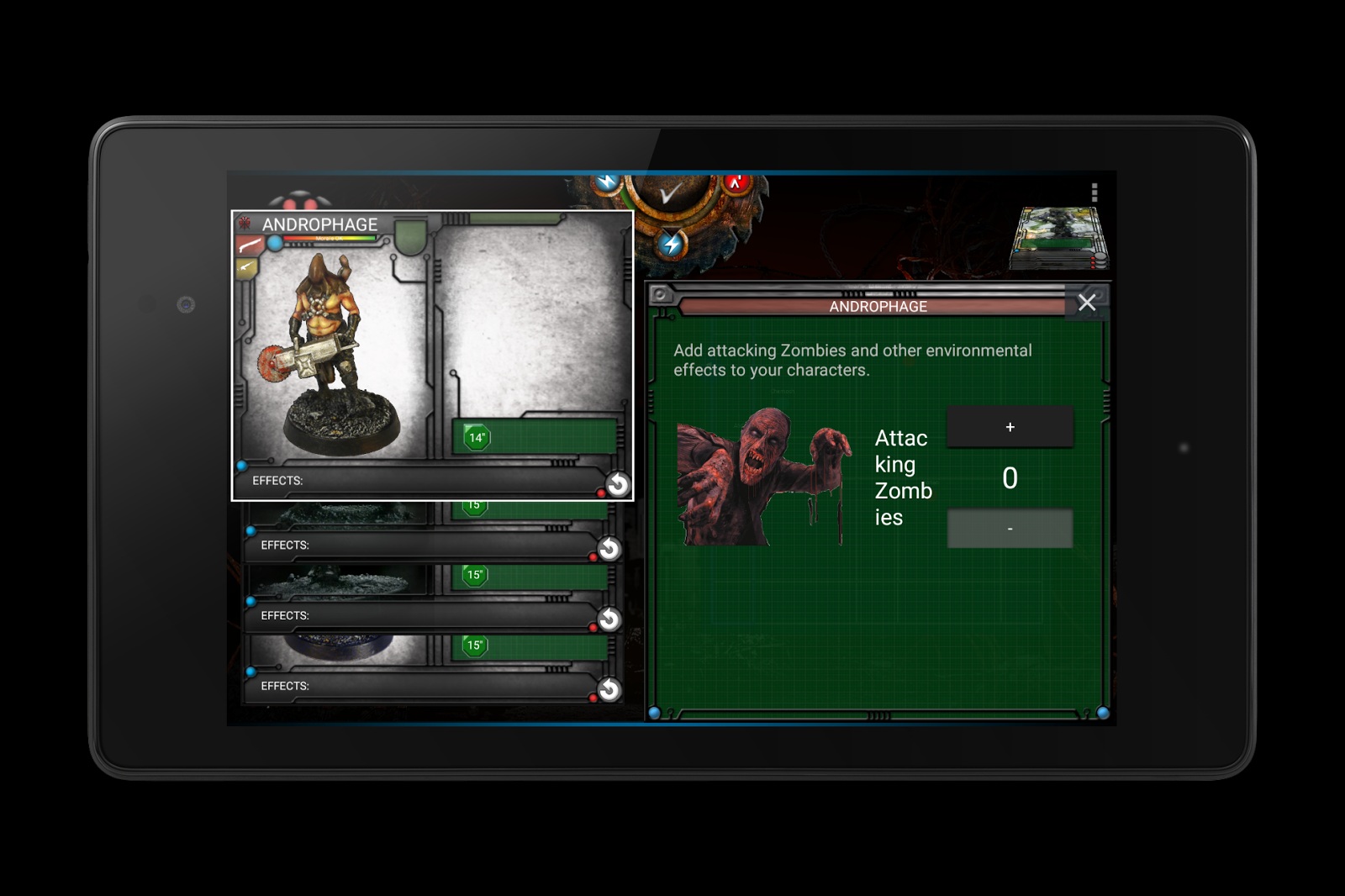Viewport: 1345px width, 896px height.
Task: Confirm with the checkmark on the gear dial
Action: [x=670, y=195]
